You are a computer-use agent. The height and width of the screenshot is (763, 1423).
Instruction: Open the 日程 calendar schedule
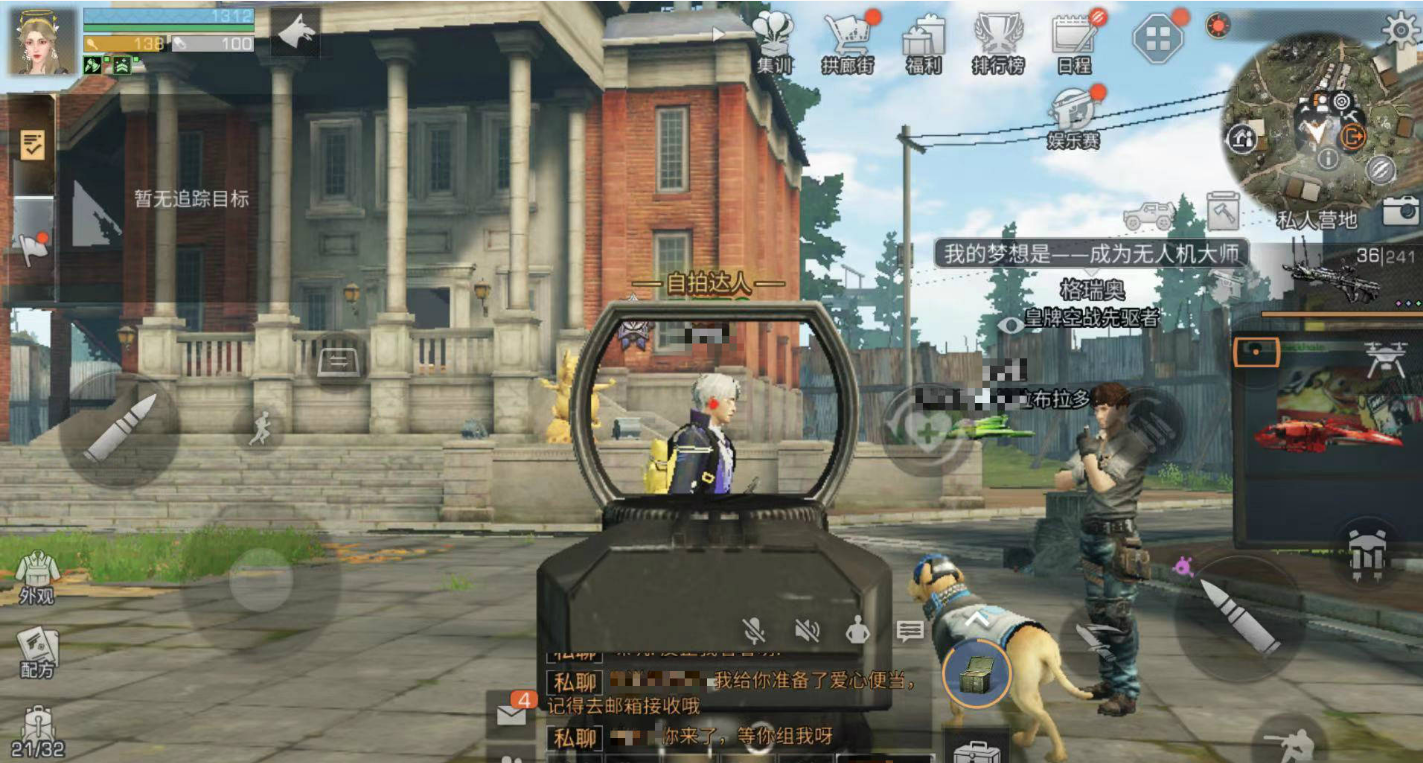[x=1075, y=40]
